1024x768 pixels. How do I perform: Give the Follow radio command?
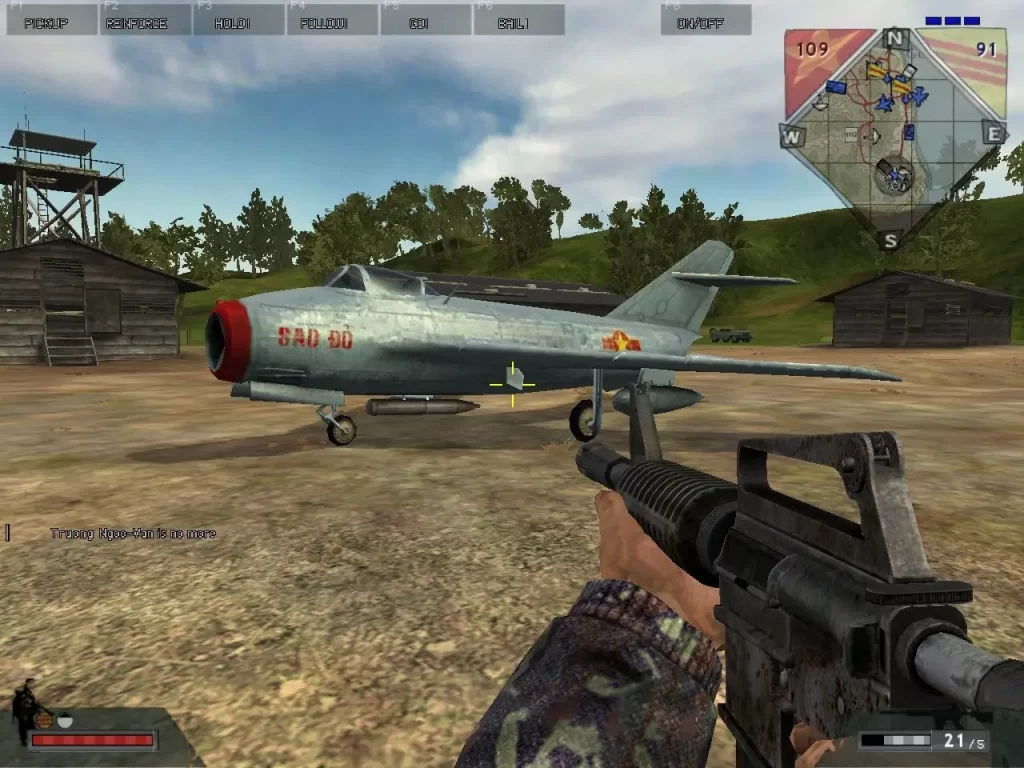point(332,20)
